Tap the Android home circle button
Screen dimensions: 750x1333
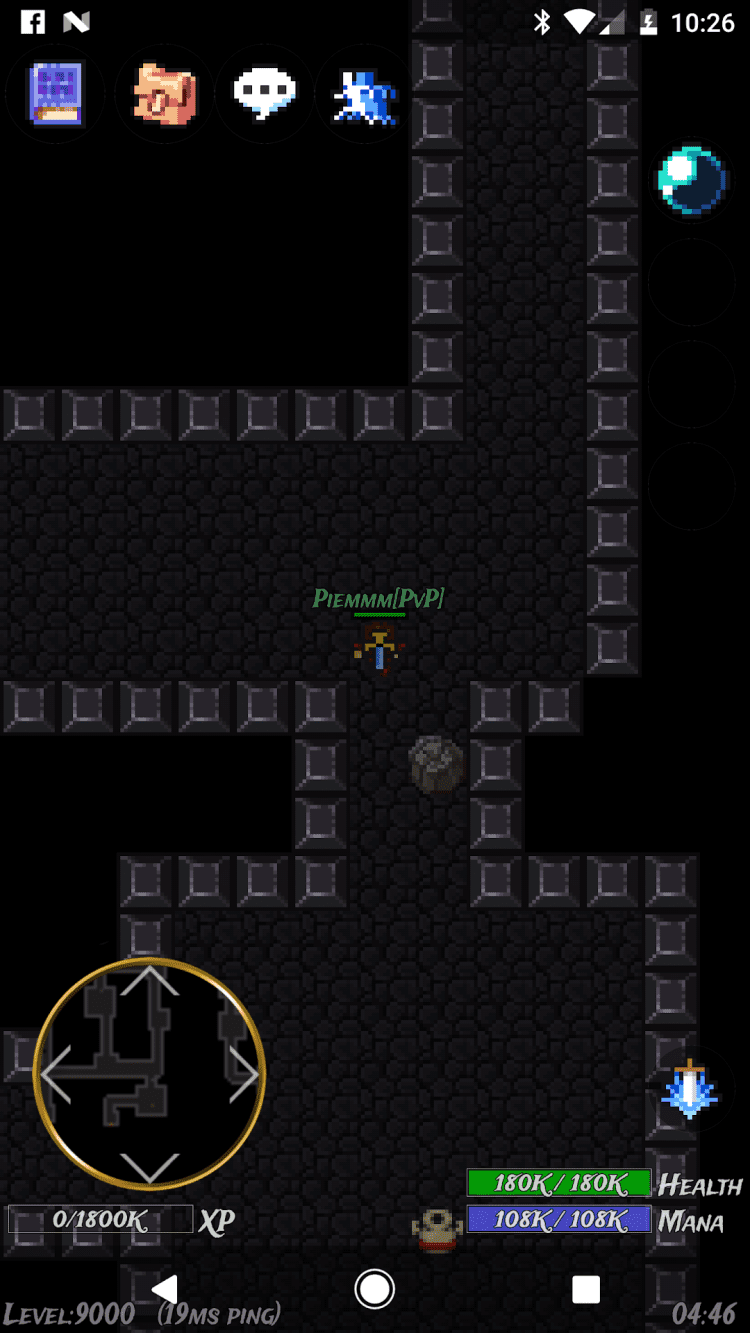coord(375,1290)
